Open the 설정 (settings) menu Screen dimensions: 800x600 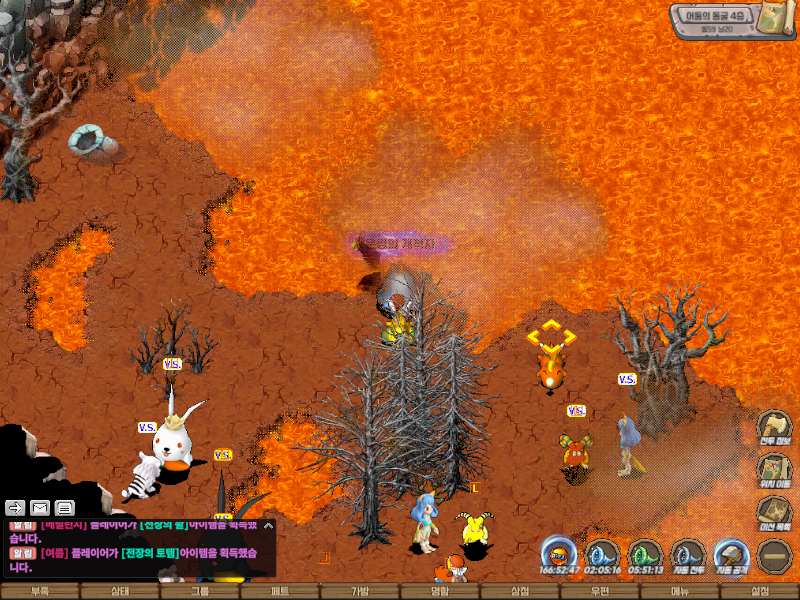tap(760, 591)
